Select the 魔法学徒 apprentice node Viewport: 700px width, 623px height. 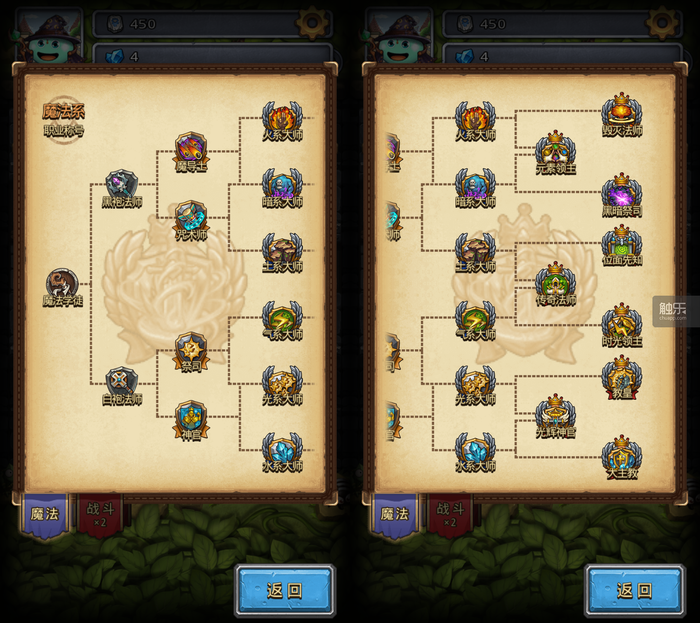62,283
